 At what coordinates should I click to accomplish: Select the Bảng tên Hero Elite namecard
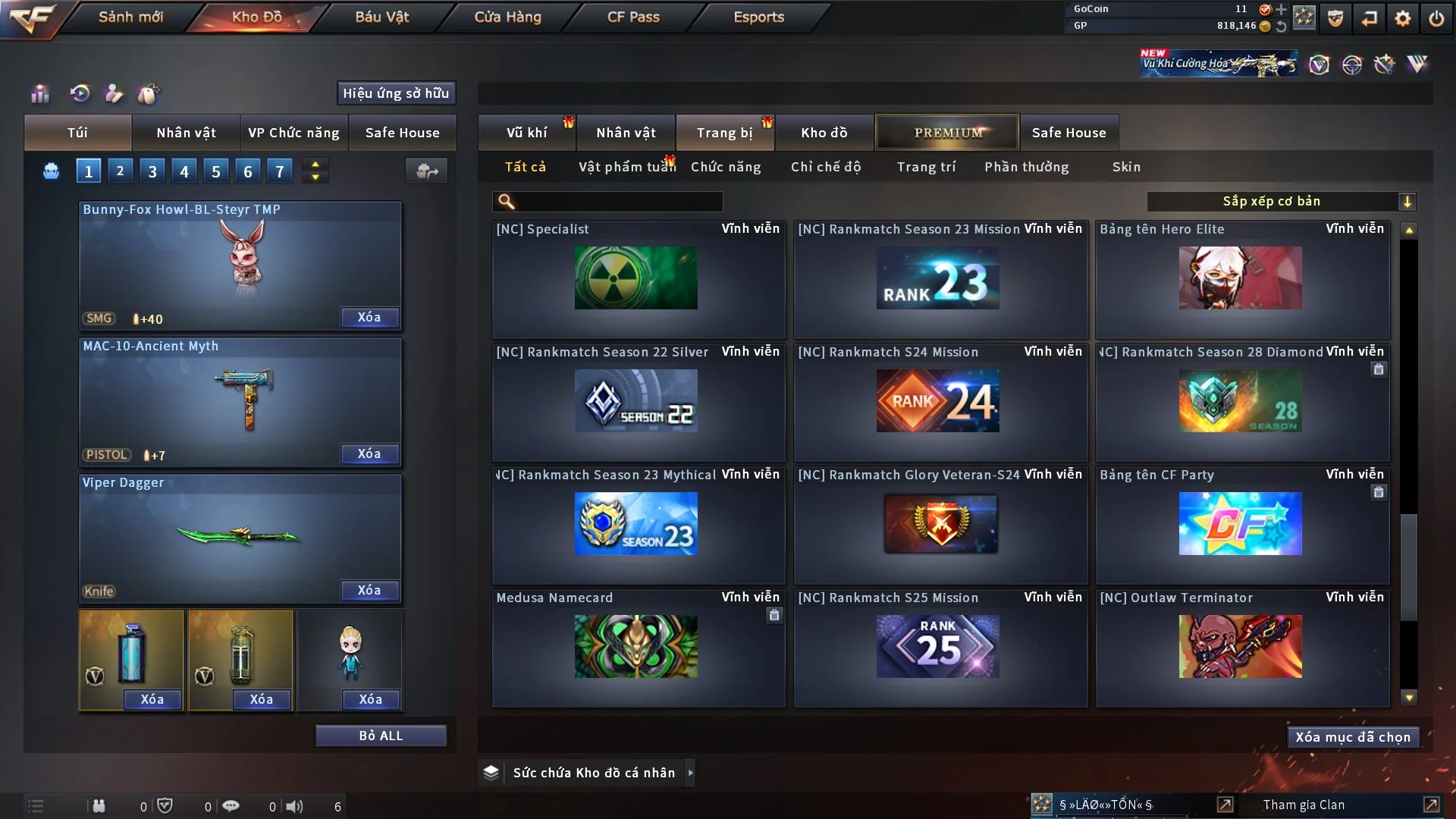pos(1241,278)
